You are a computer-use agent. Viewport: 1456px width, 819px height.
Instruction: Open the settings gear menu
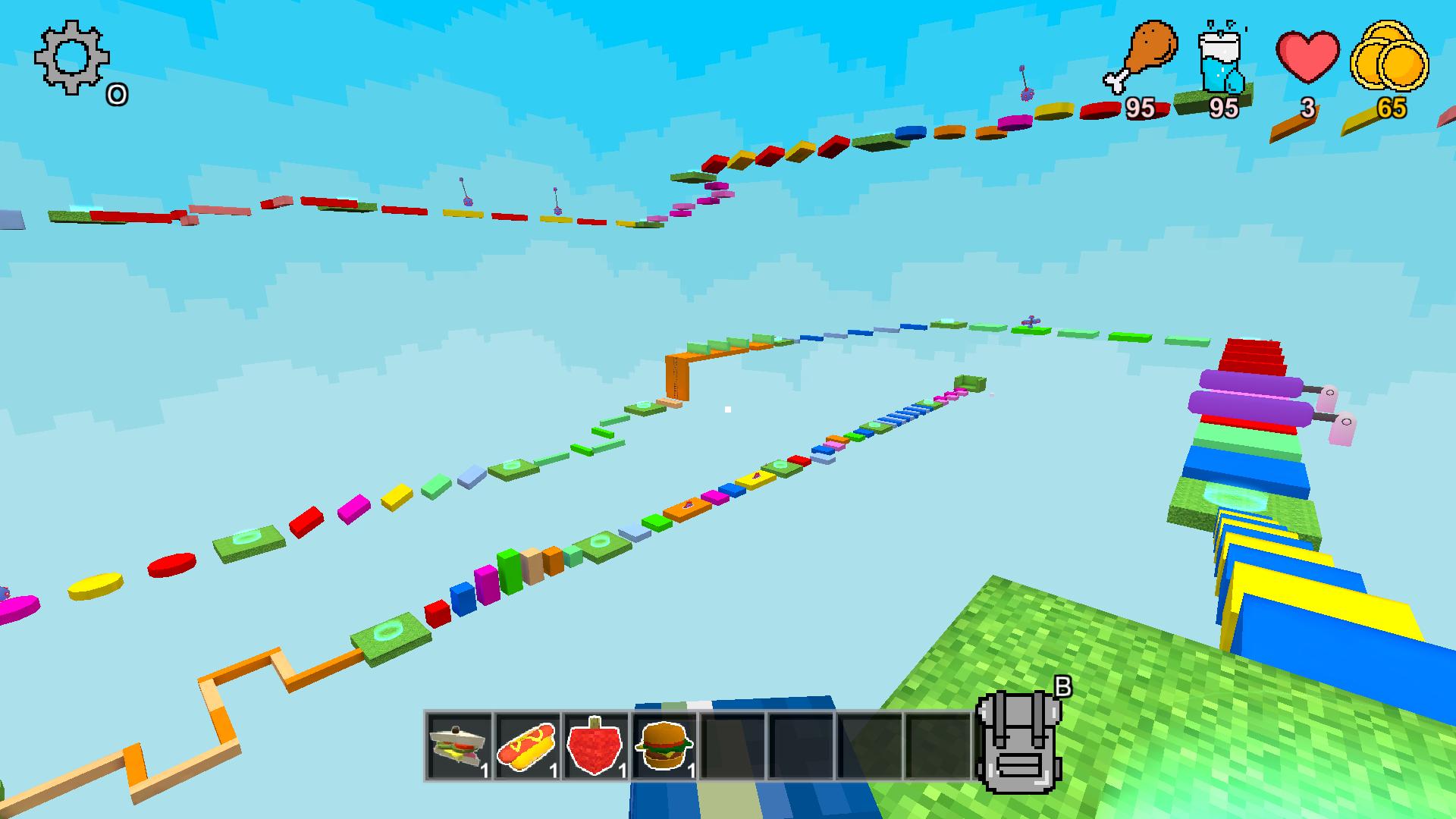click(x=71, y=57)
